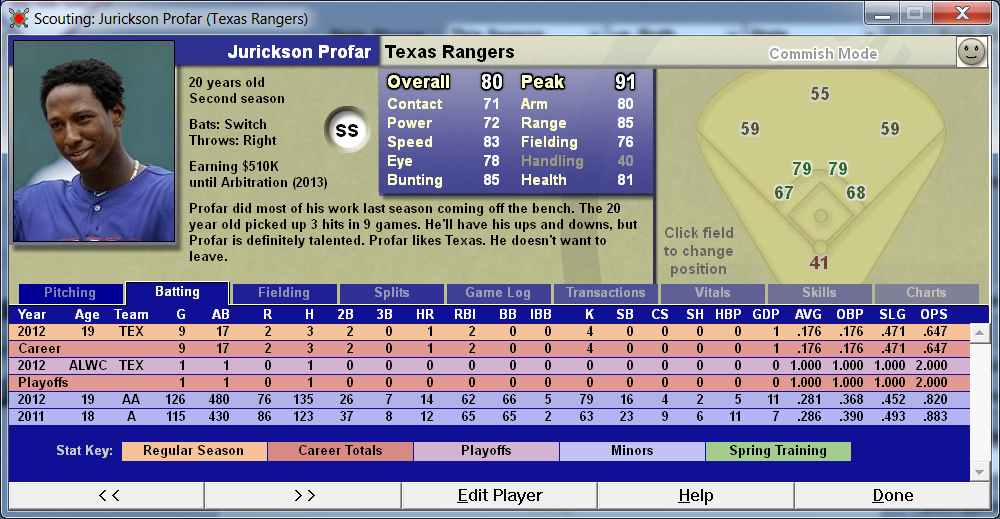Select the catcher rating 41 on field

pyautogui.click(x=819, y=263)
